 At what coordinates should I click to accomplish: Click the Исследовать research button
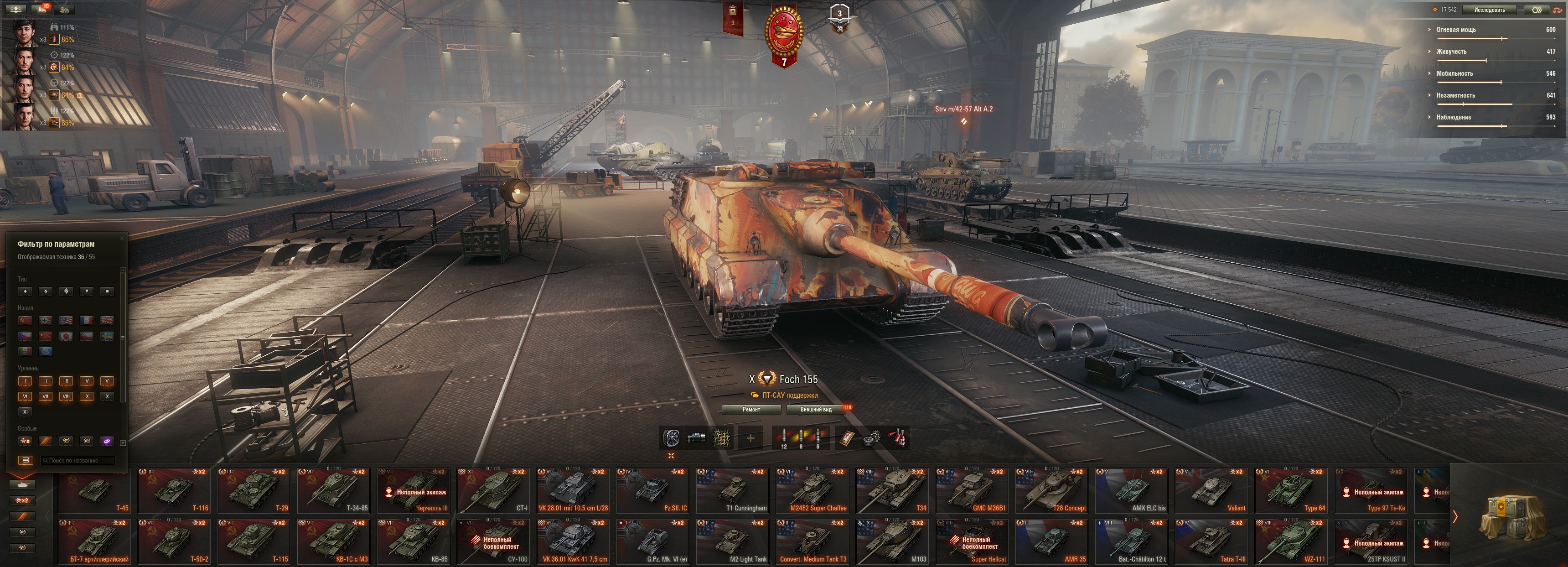coord(1489,10)
